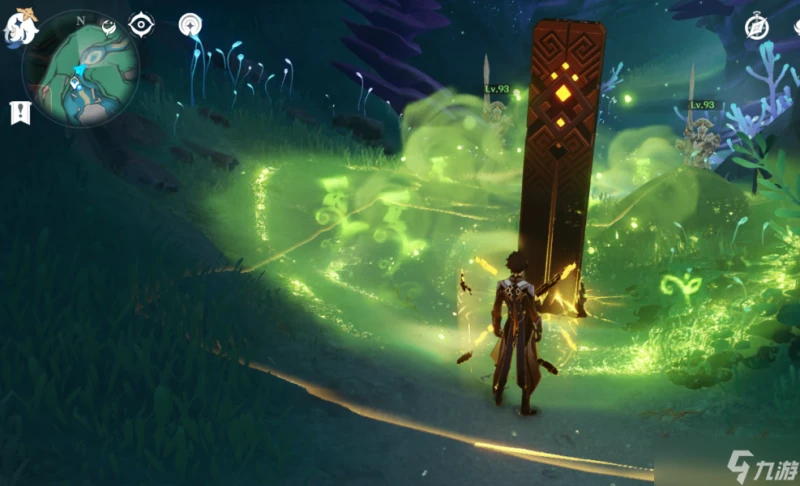Open the round star target icon
Screen dimensions: 800x486
tap(189, 24)
